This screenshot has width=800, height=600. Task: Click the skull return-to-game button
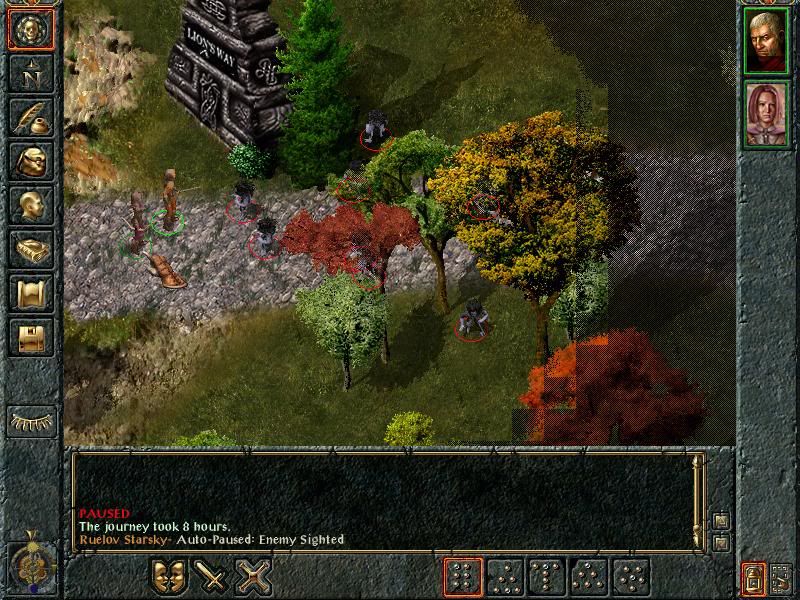[x=31, y=29]
